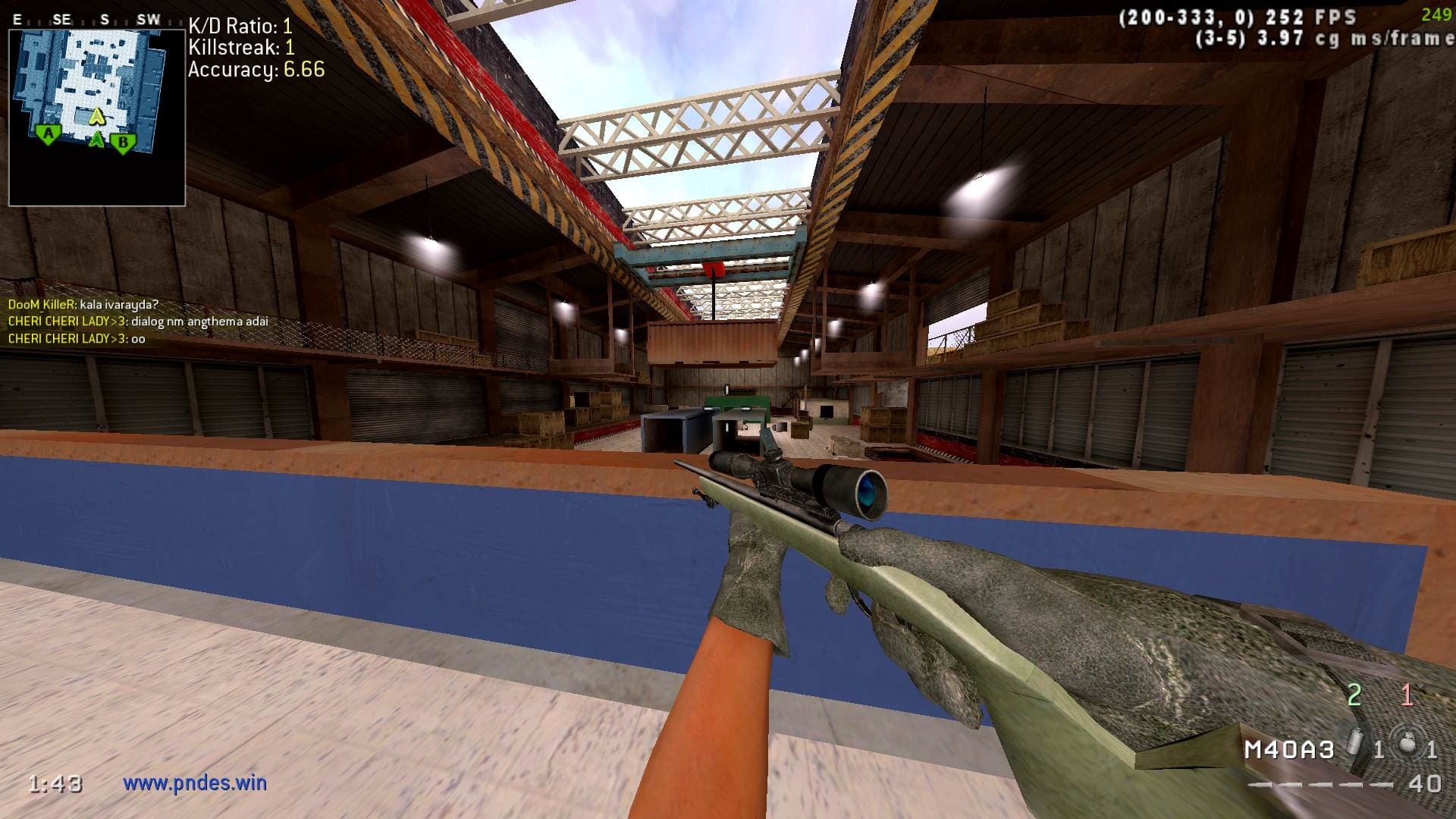Select the bombsite A shield marker on the minimap
1456x819 pixels.
[x=49, y=136]
